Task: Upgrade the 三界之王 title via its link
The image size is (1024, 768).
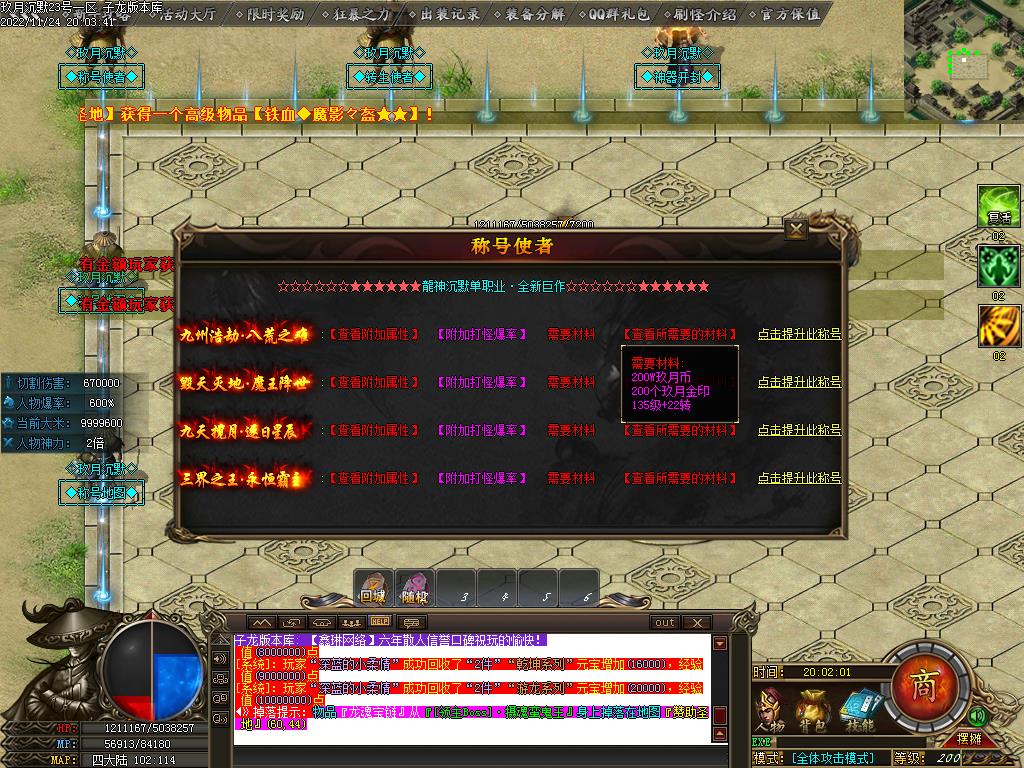Action: (798, 479)
